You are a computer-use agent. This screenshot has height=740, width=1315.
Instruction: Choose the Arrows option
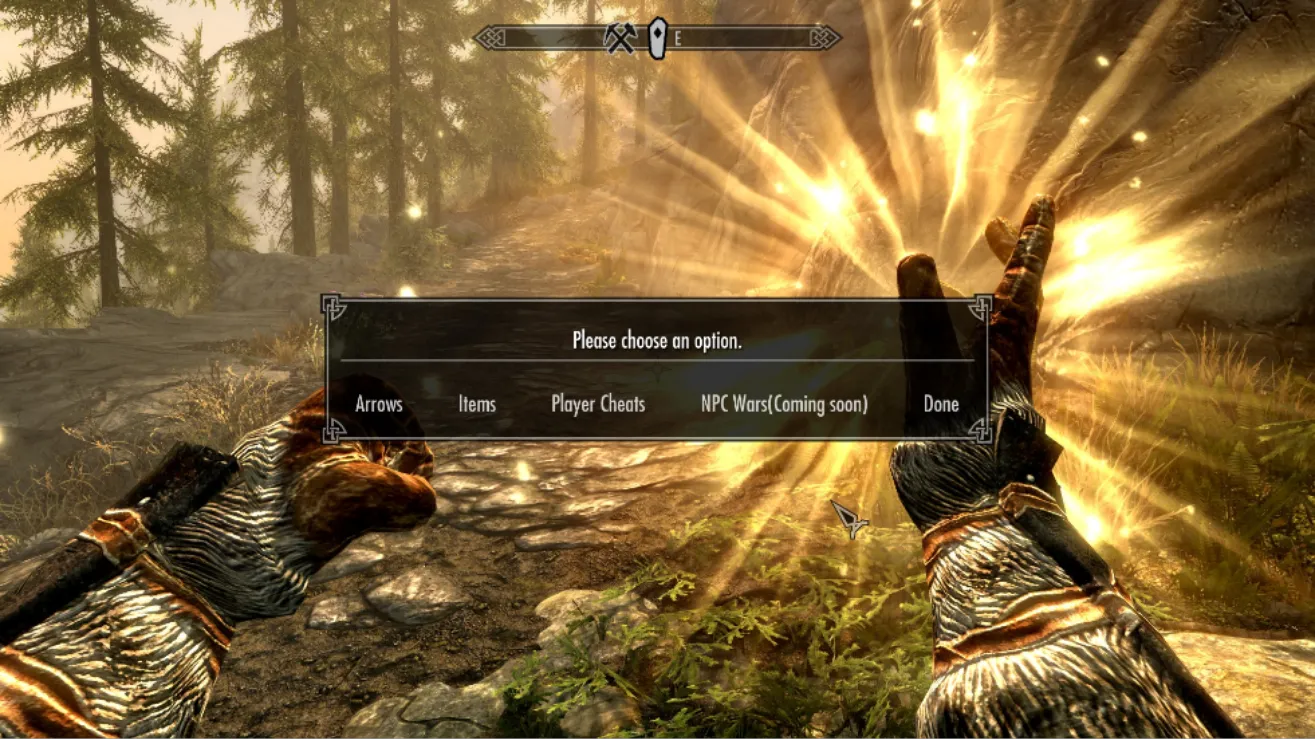[379, 404]
